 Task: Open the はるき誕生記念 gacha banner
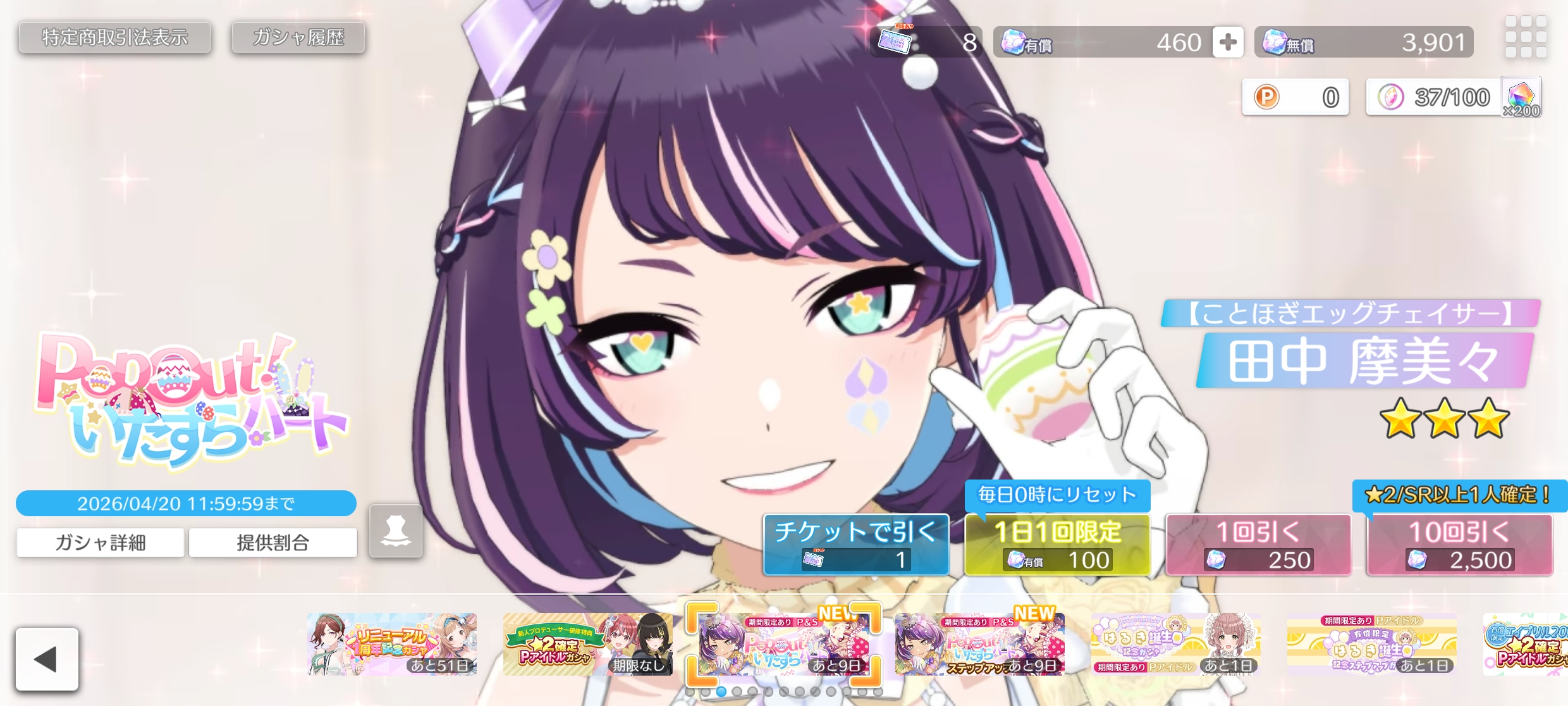click(1175, 644)
